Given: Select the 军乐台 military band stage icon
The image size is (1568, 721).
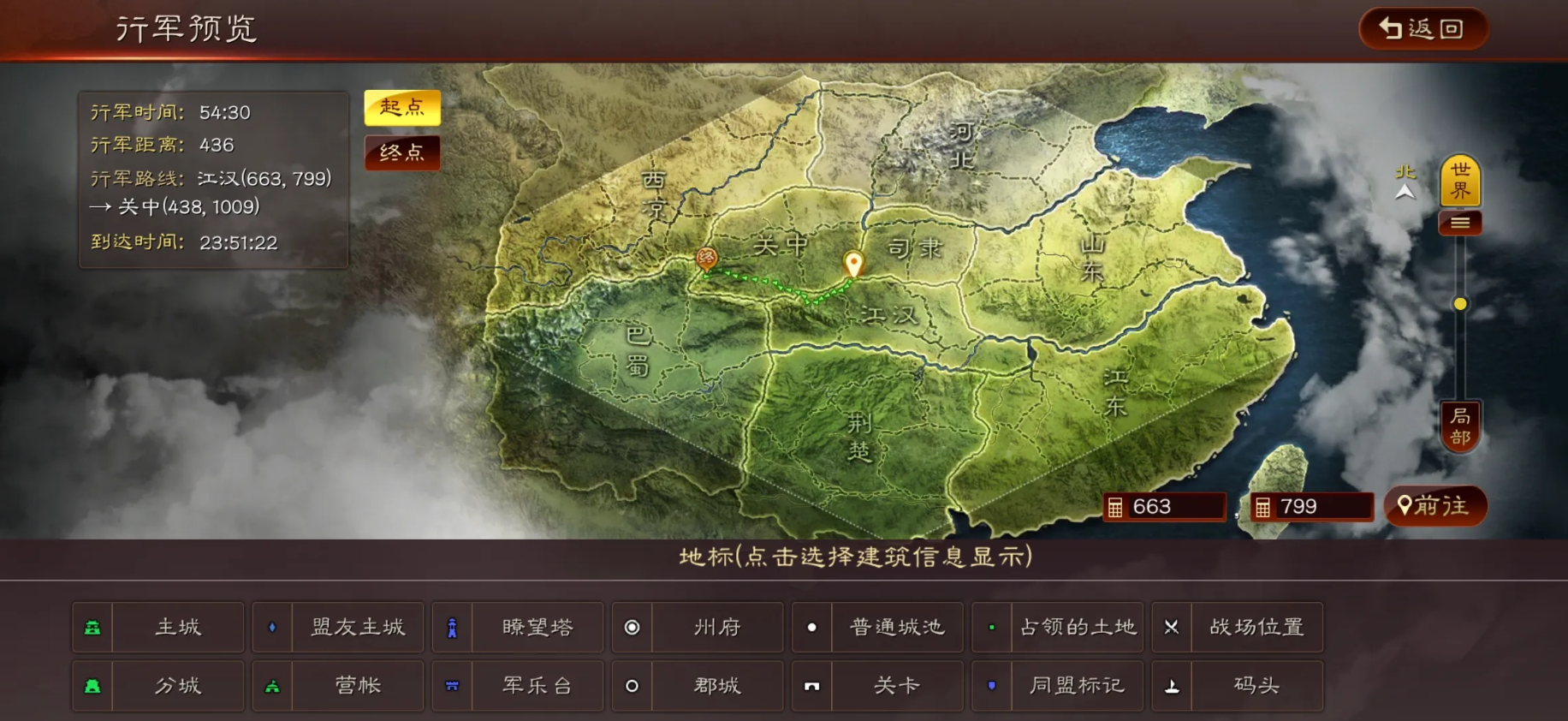Looking at the screenshot, I should pyautogui.click(x=452, y=685).
